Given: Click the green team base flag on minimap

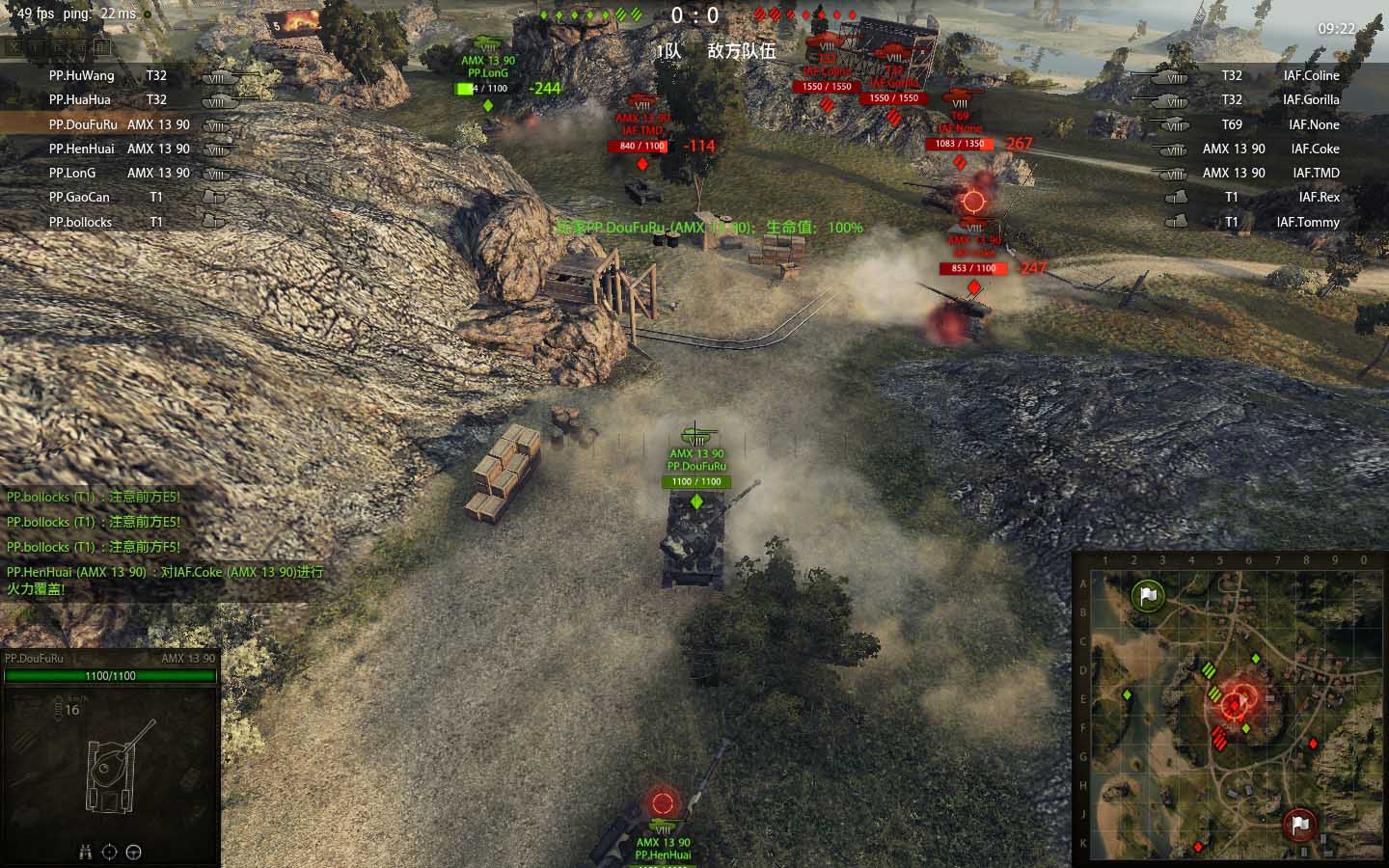Looking at the screenshot, I should (1148, 595).
